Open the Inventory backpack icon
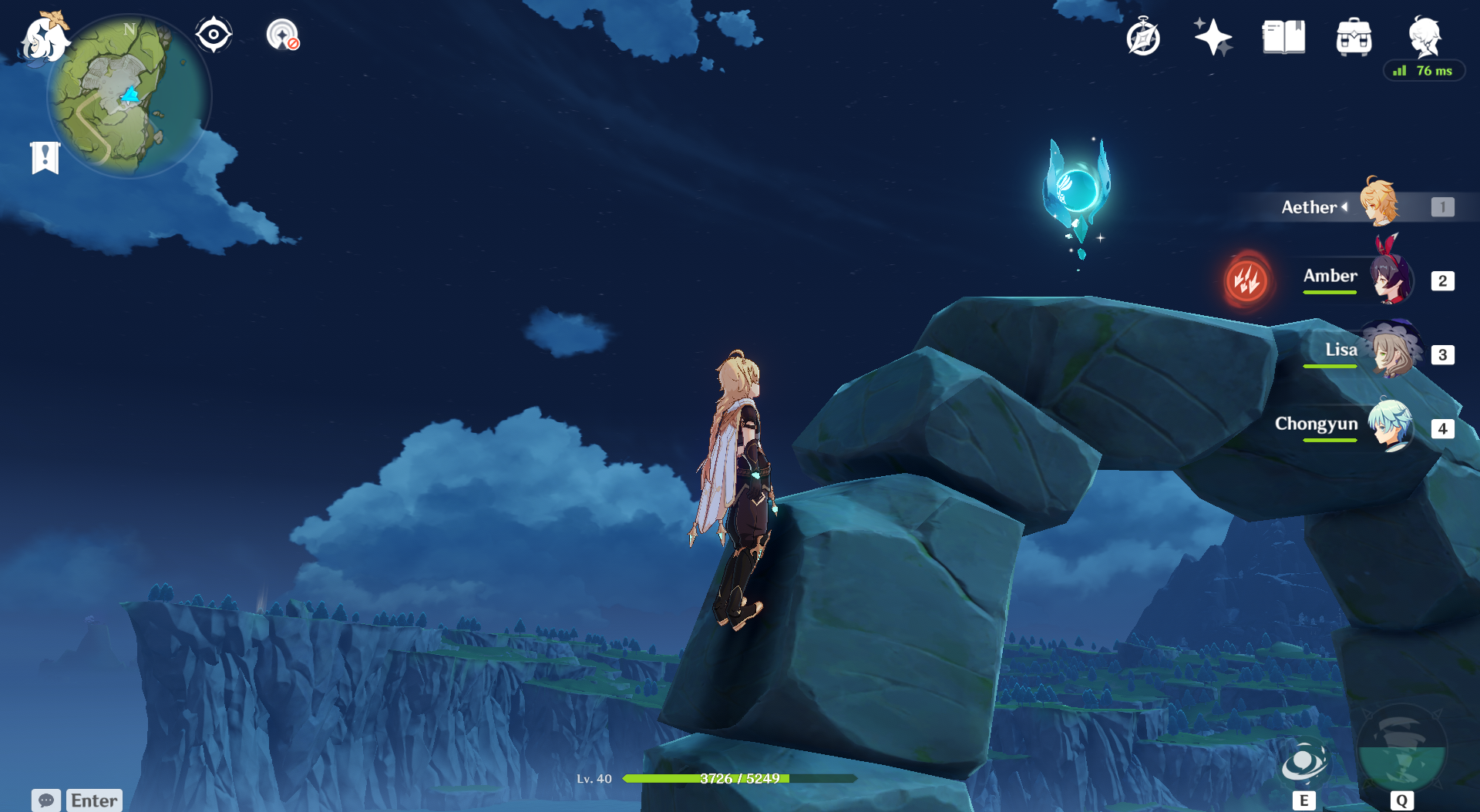 click(1354, 37)
